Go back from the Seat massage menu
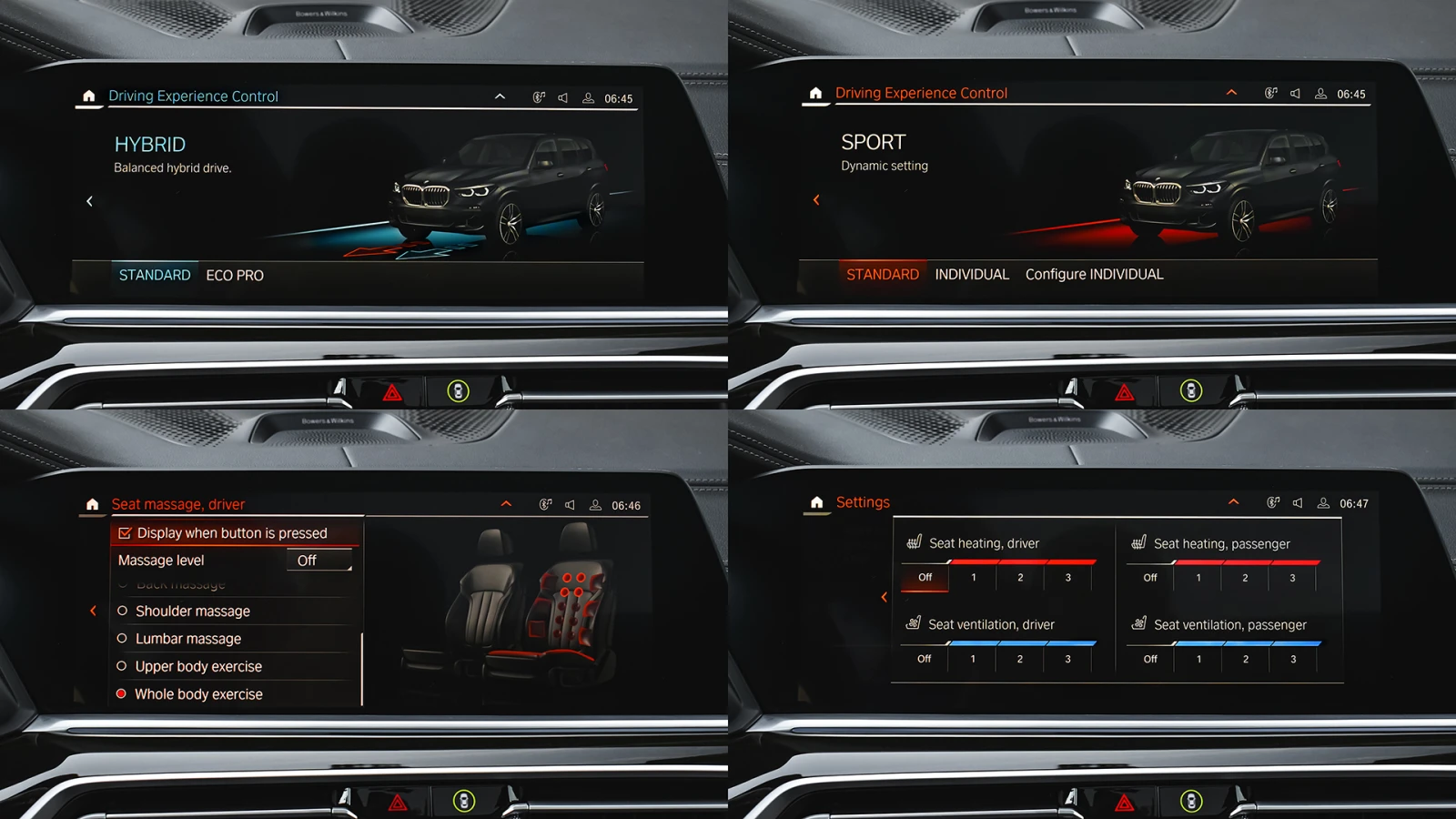 click(93, 611)
